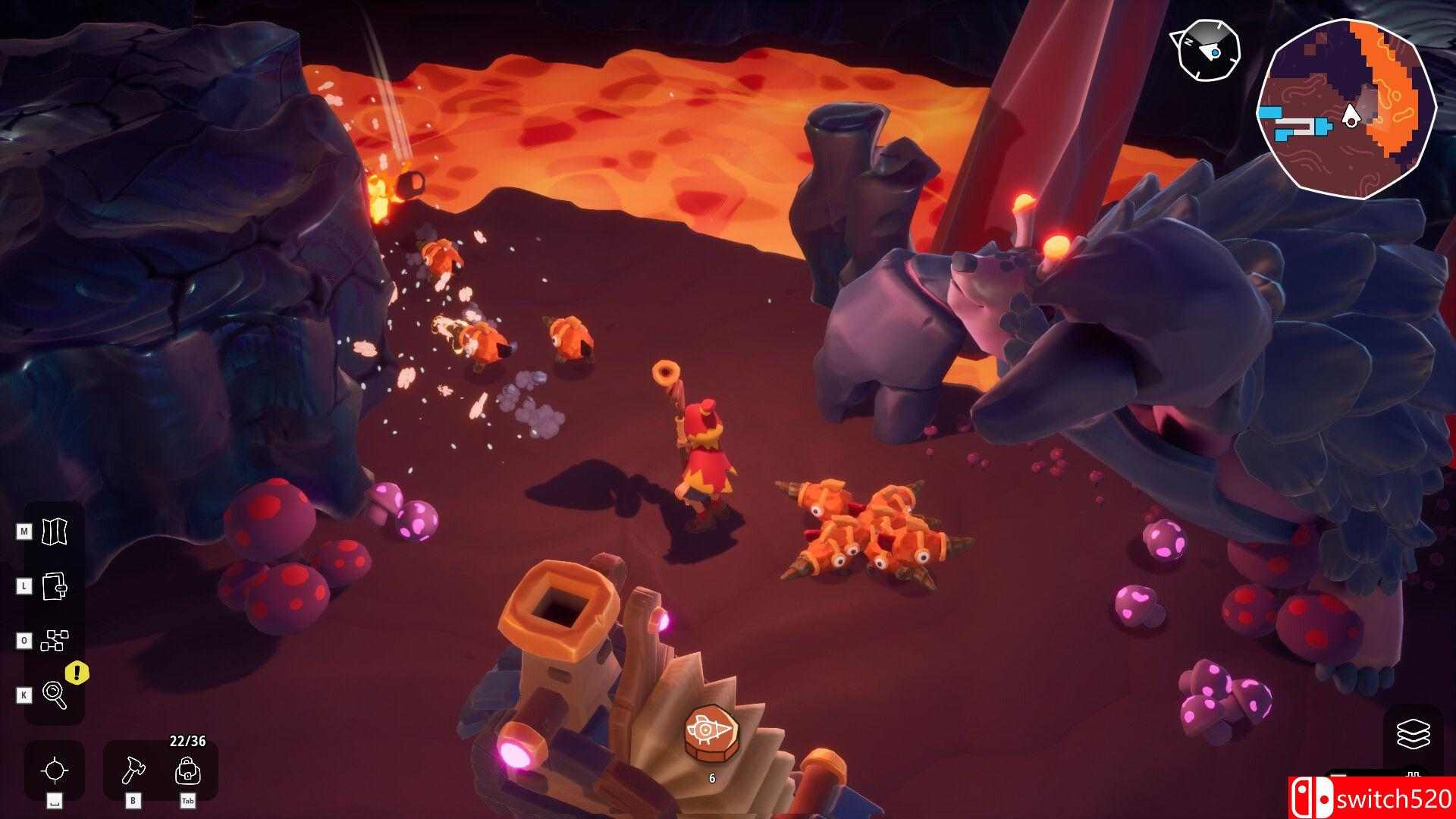Open the backpack inventory
Screen dimensions: 1456x819
(x=188, y=770)
